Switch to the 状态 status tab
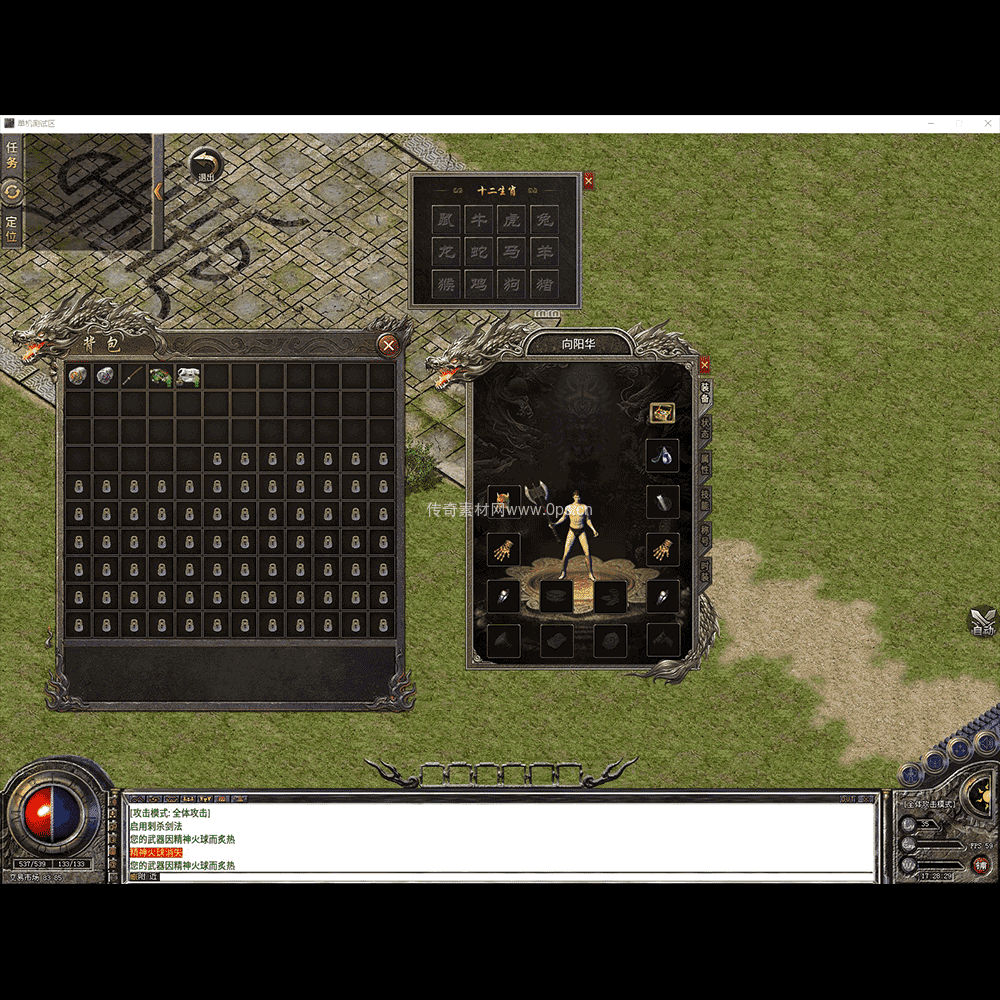The width and height of the screenshot is (1000, 1000). tap(705, 429)
